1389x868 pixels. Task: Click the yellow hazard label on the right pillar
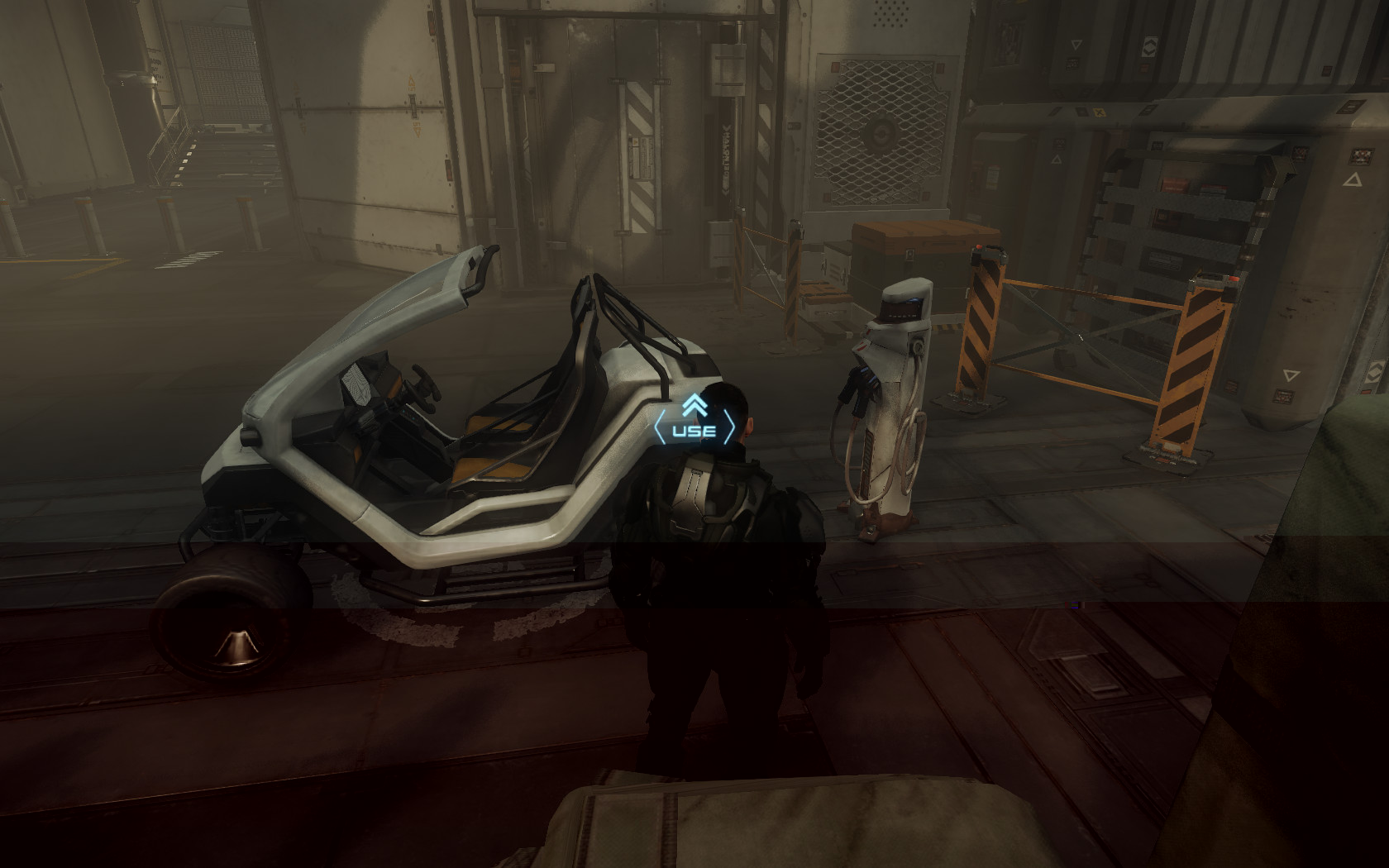(1097, 111)
